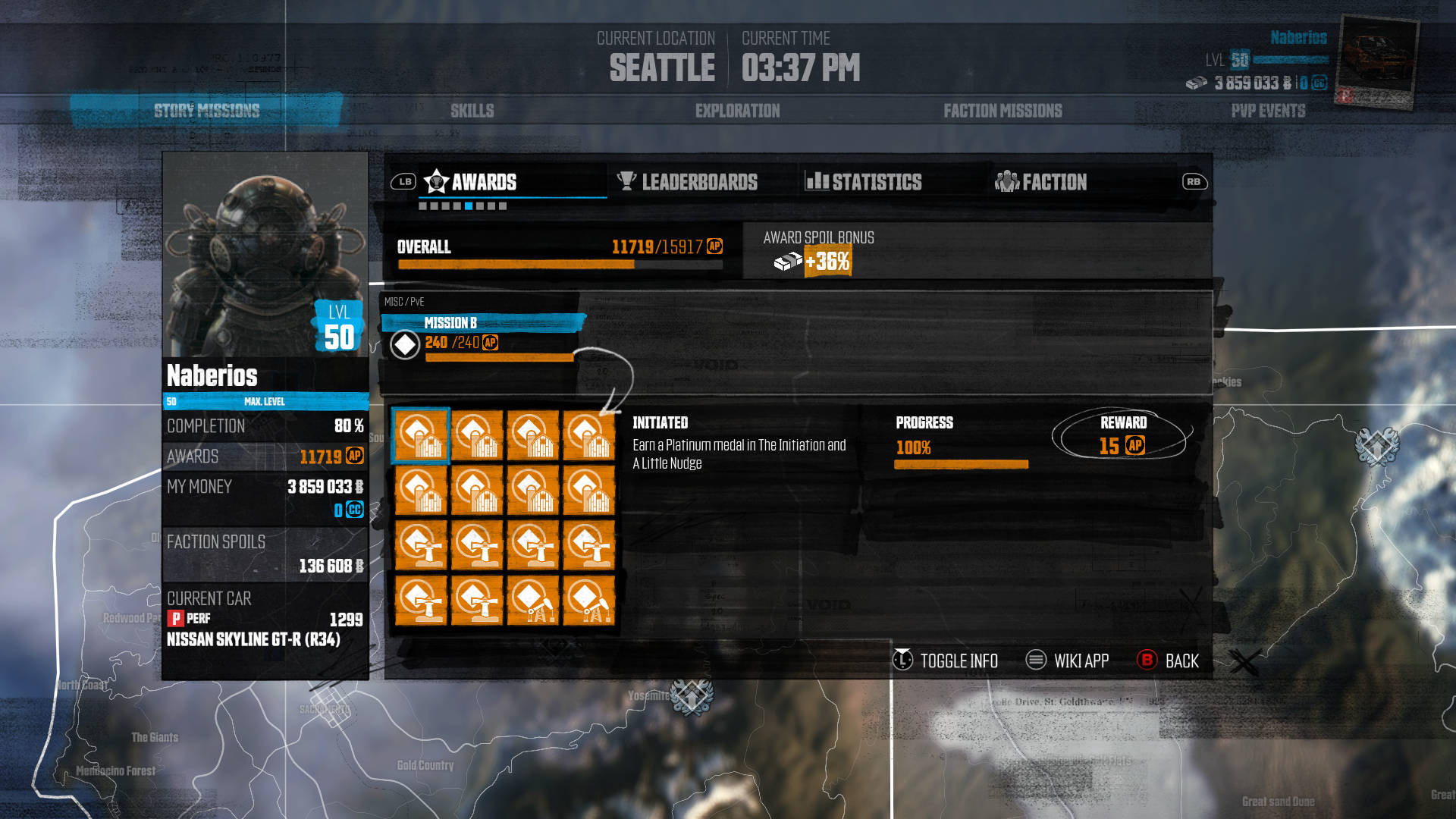
Task: View the Statistics section
Action: click(x=876, y=182)
